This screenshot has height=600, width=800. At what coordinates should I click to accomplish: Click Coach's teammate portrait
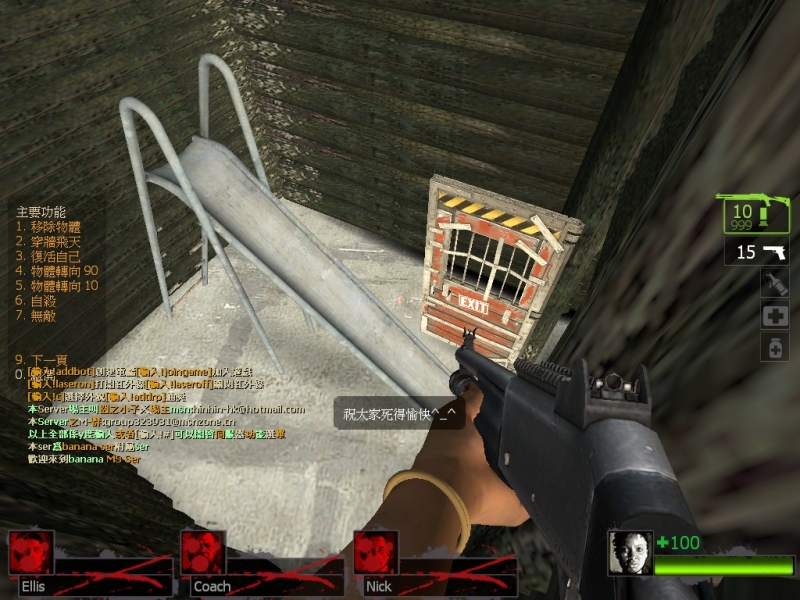203,553
